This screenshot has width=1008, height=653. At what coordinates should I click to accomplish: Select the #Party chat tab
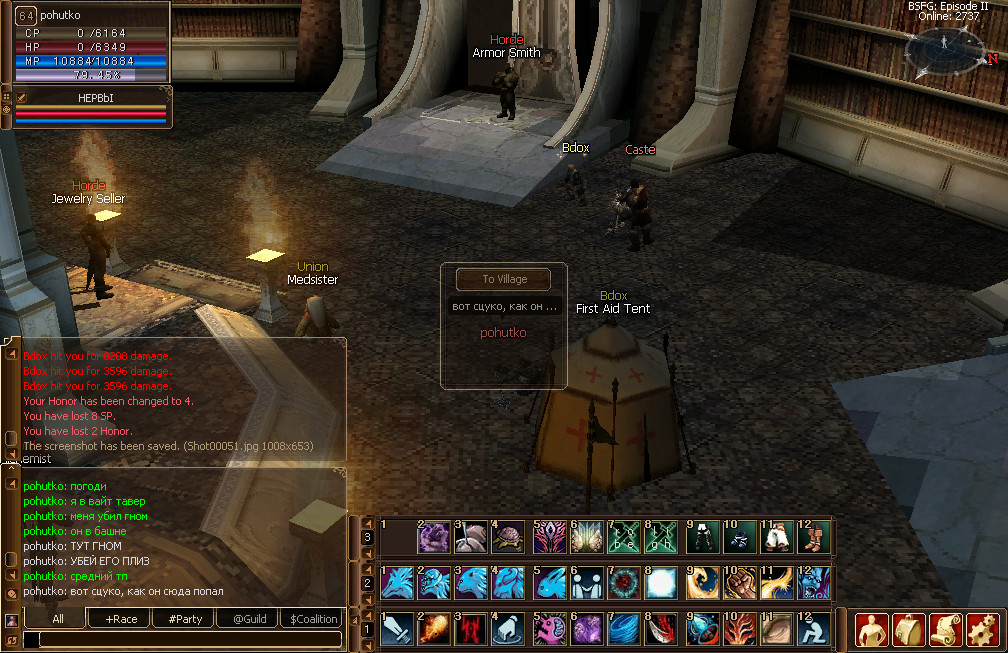[x=185, y=619]
